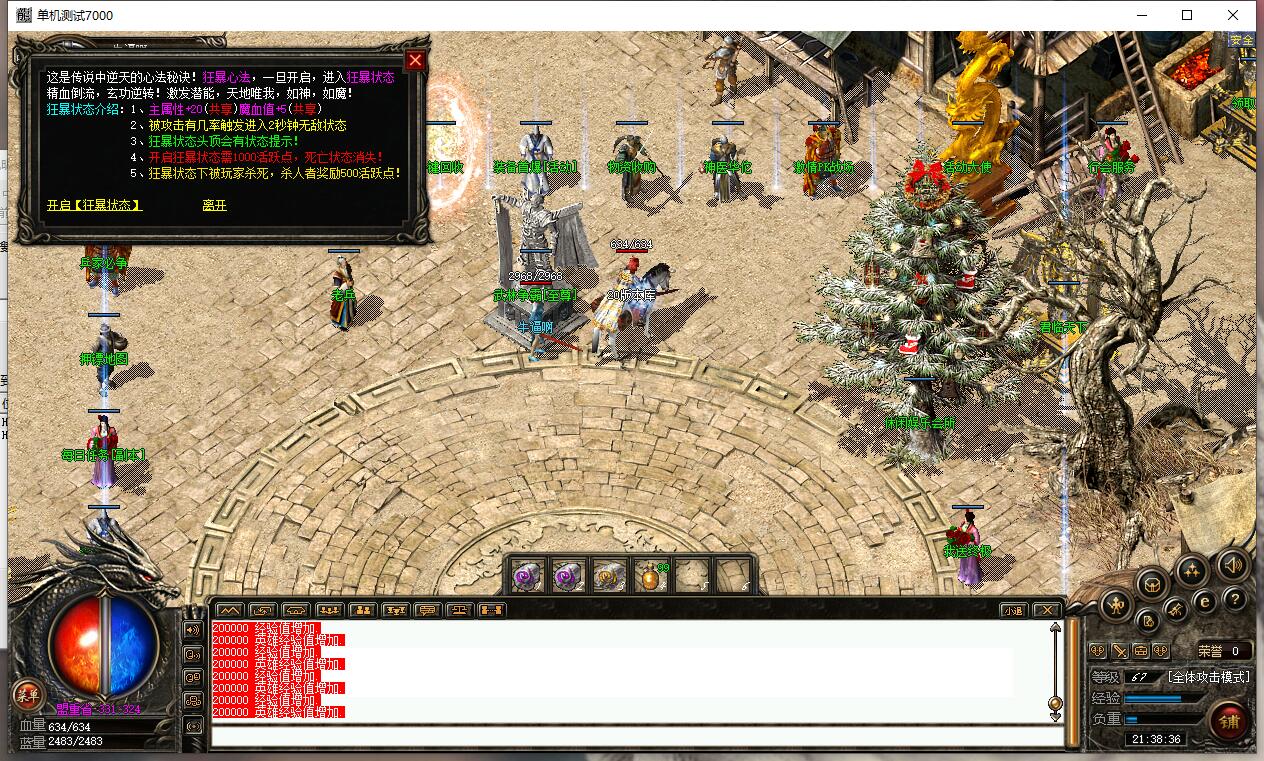This screenshot has width=1264, height=761.
Task: Click the round 'e' icon button
Action: point(1205,602)
